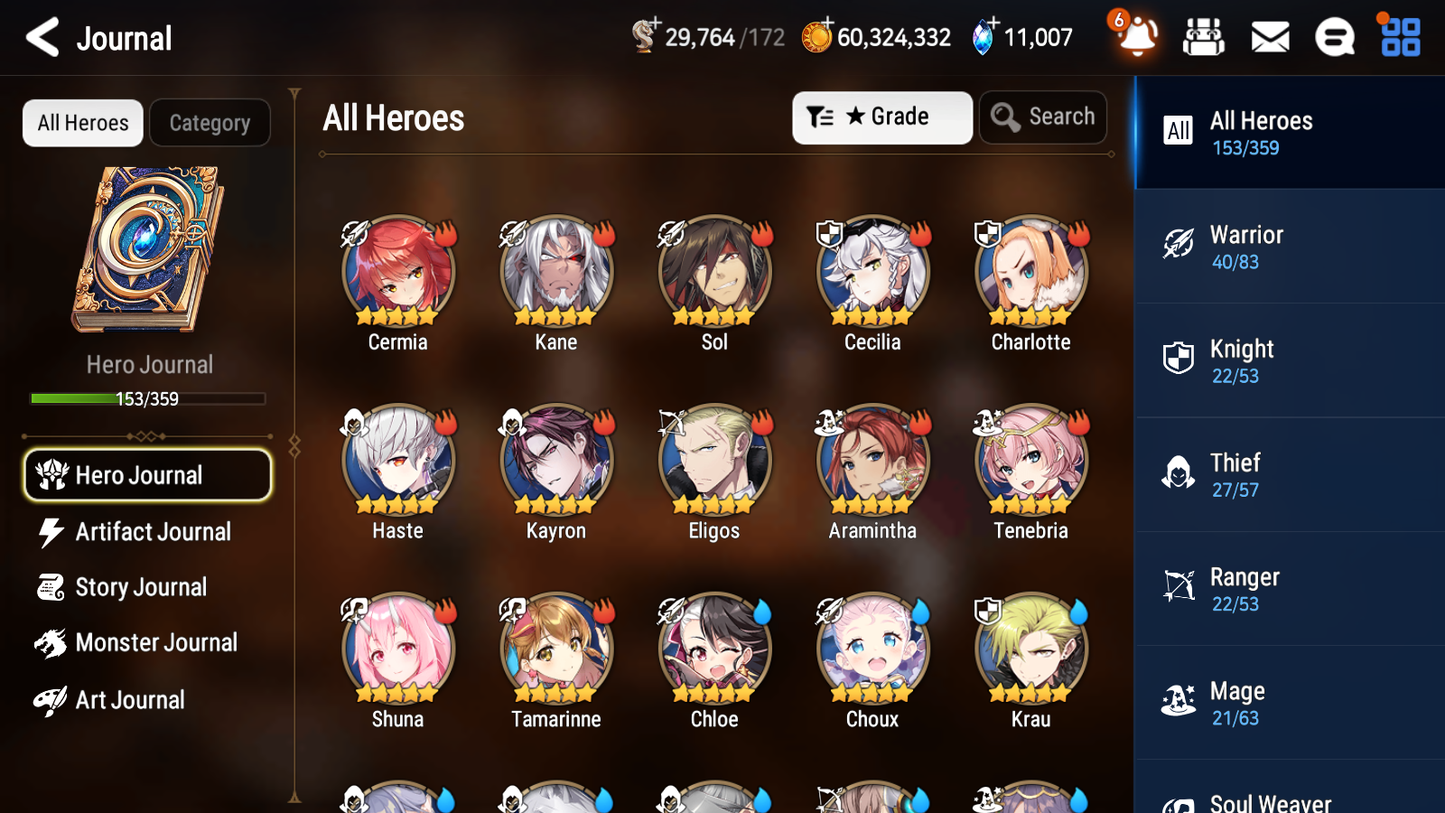
Task: Select the Warrior class filter
Action: tap(1289, 247)
